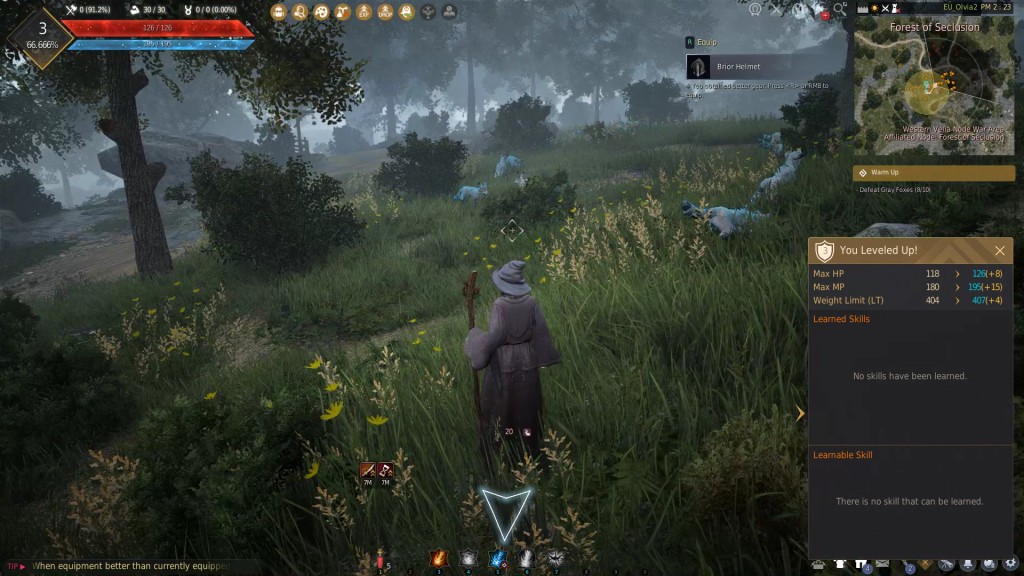Click the magnifying glass search icon
Viewport: 1024px width, 576px height.
coord(839,11)
